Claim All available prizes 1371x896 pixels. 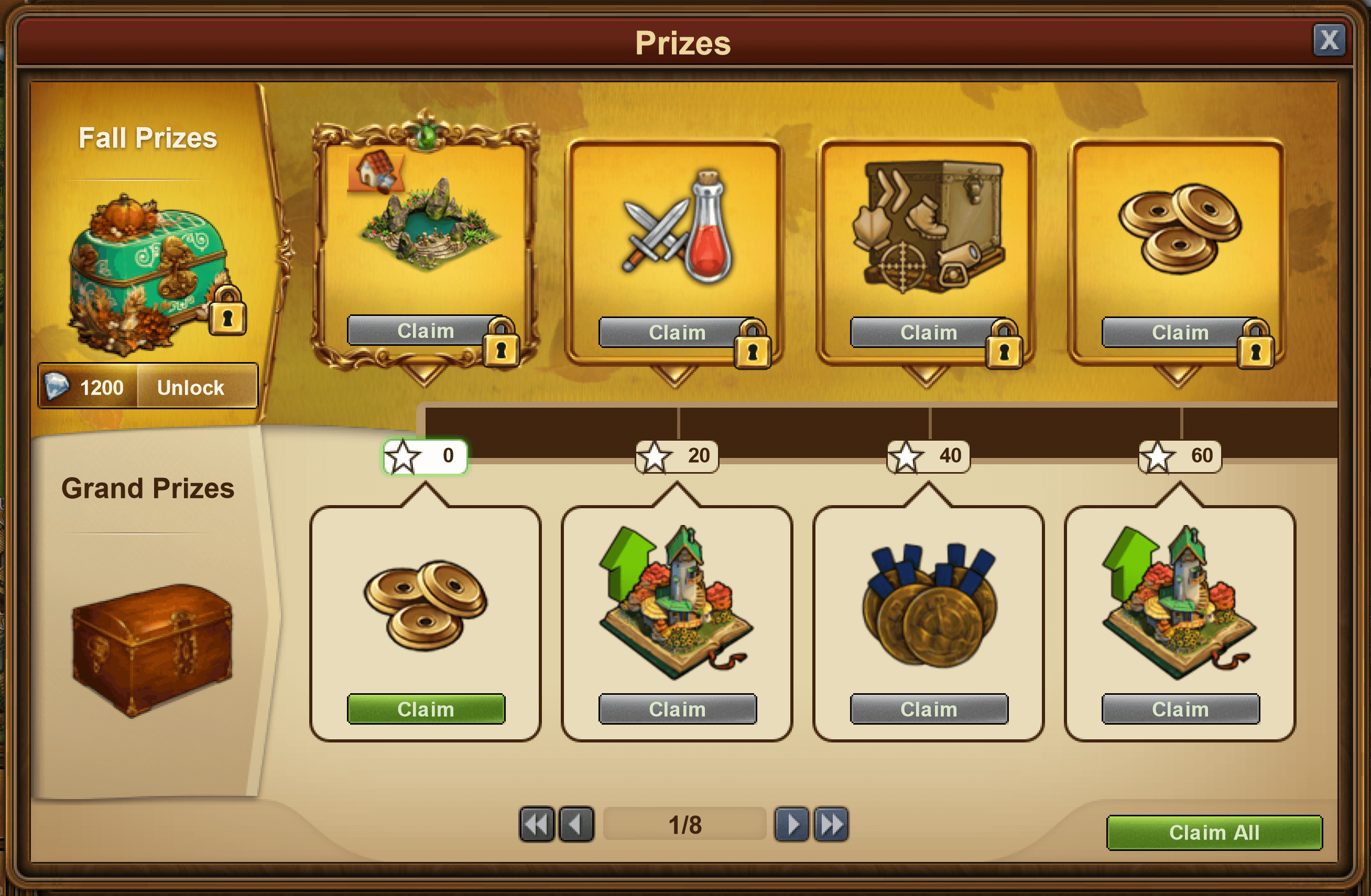(x=1214, y=832)
